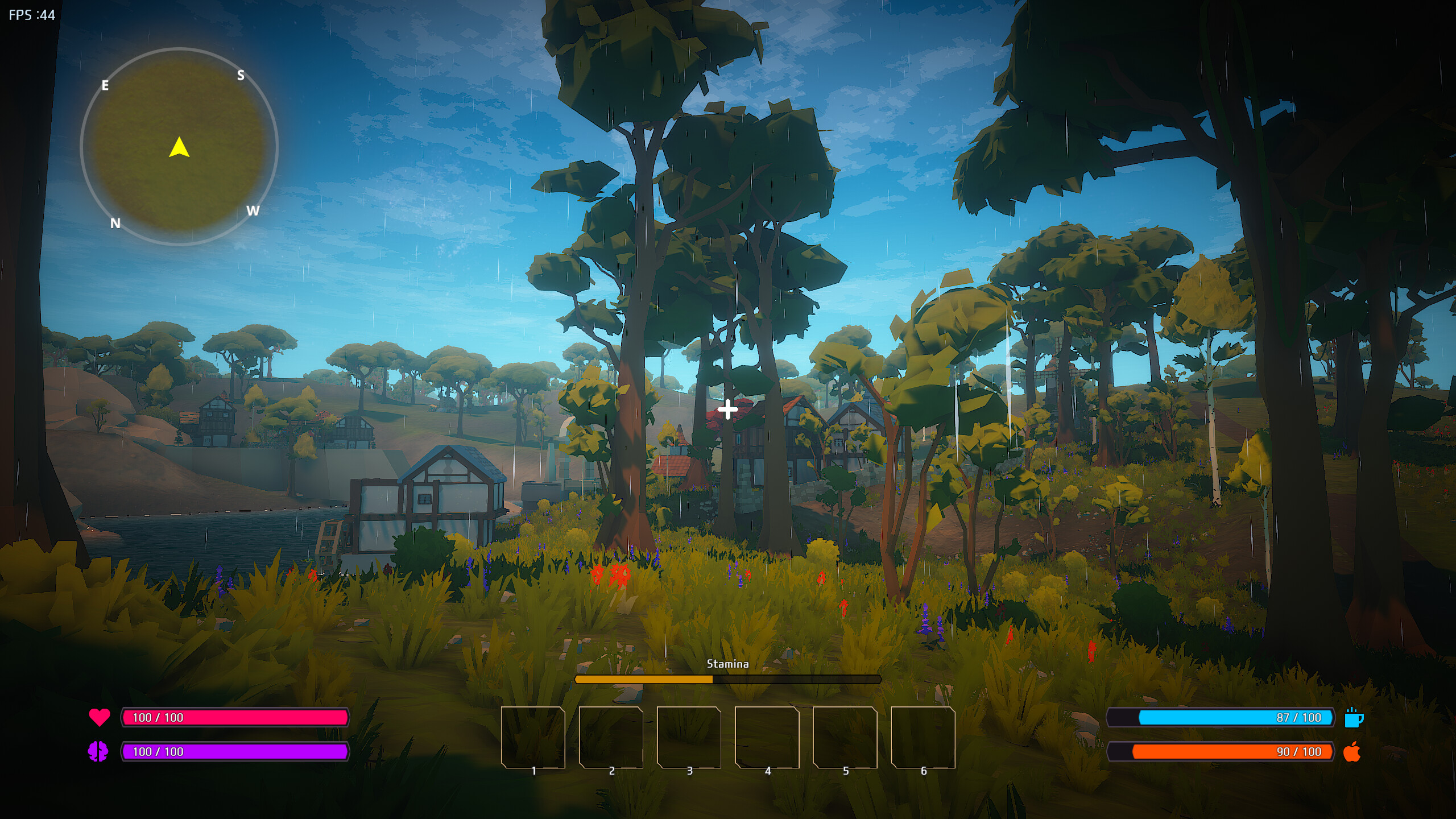Click the yellow stamina progress bar
Screen dimensions: 1456x819
click(x=643, y=679)
